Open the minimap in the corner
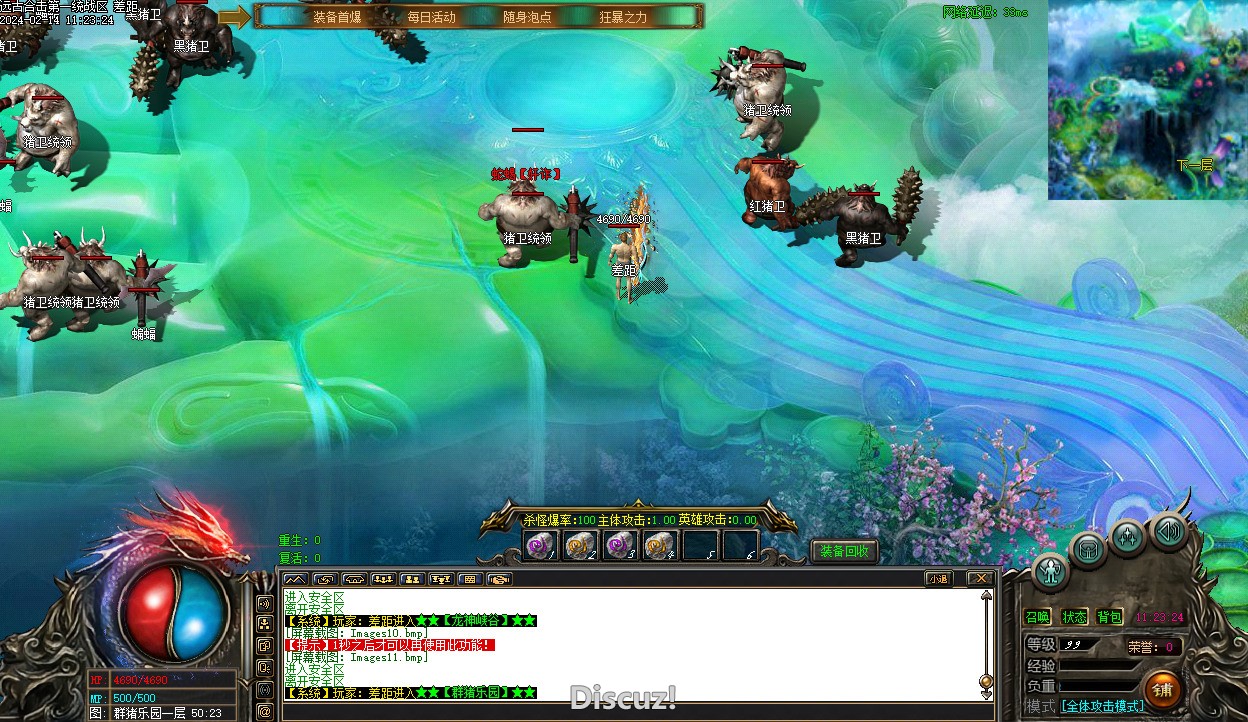1248x722 pixels. 1147,100
